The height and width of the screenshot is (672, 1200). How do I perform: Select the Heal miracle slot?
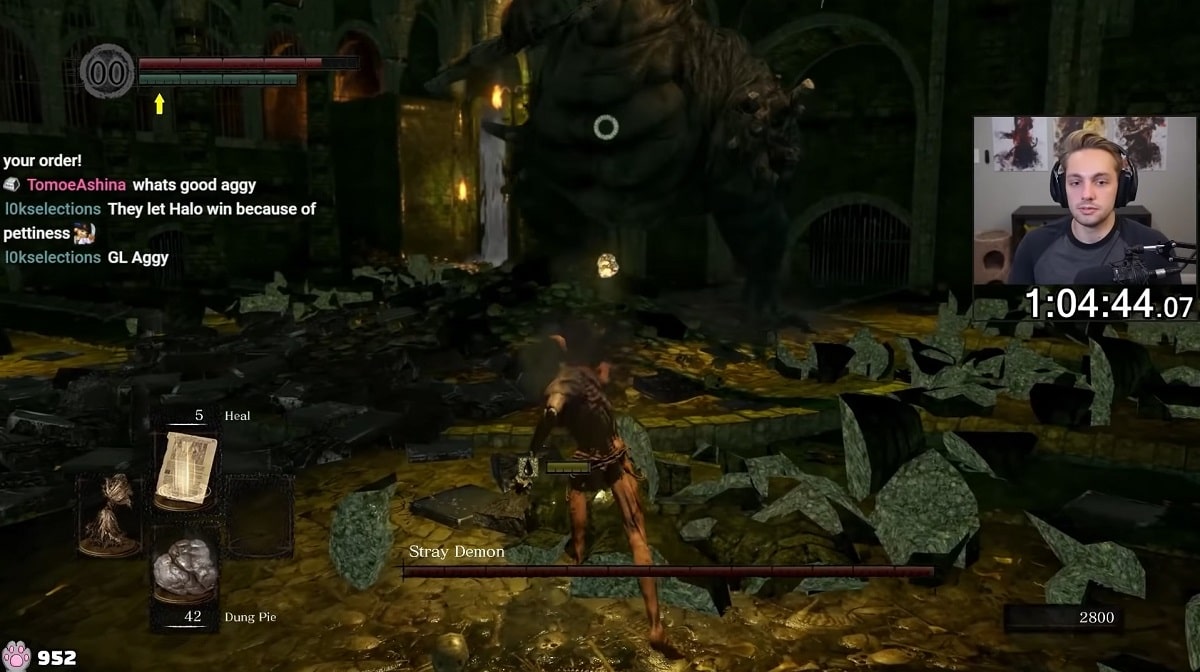[x=186, y=468]
